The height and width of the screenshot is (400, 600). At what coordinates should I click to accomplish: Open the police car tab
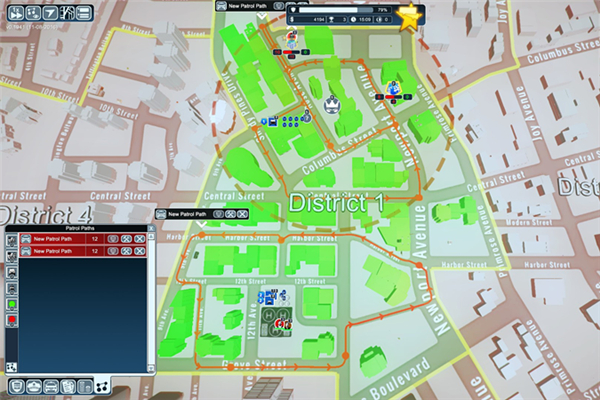tap(53, 386)
